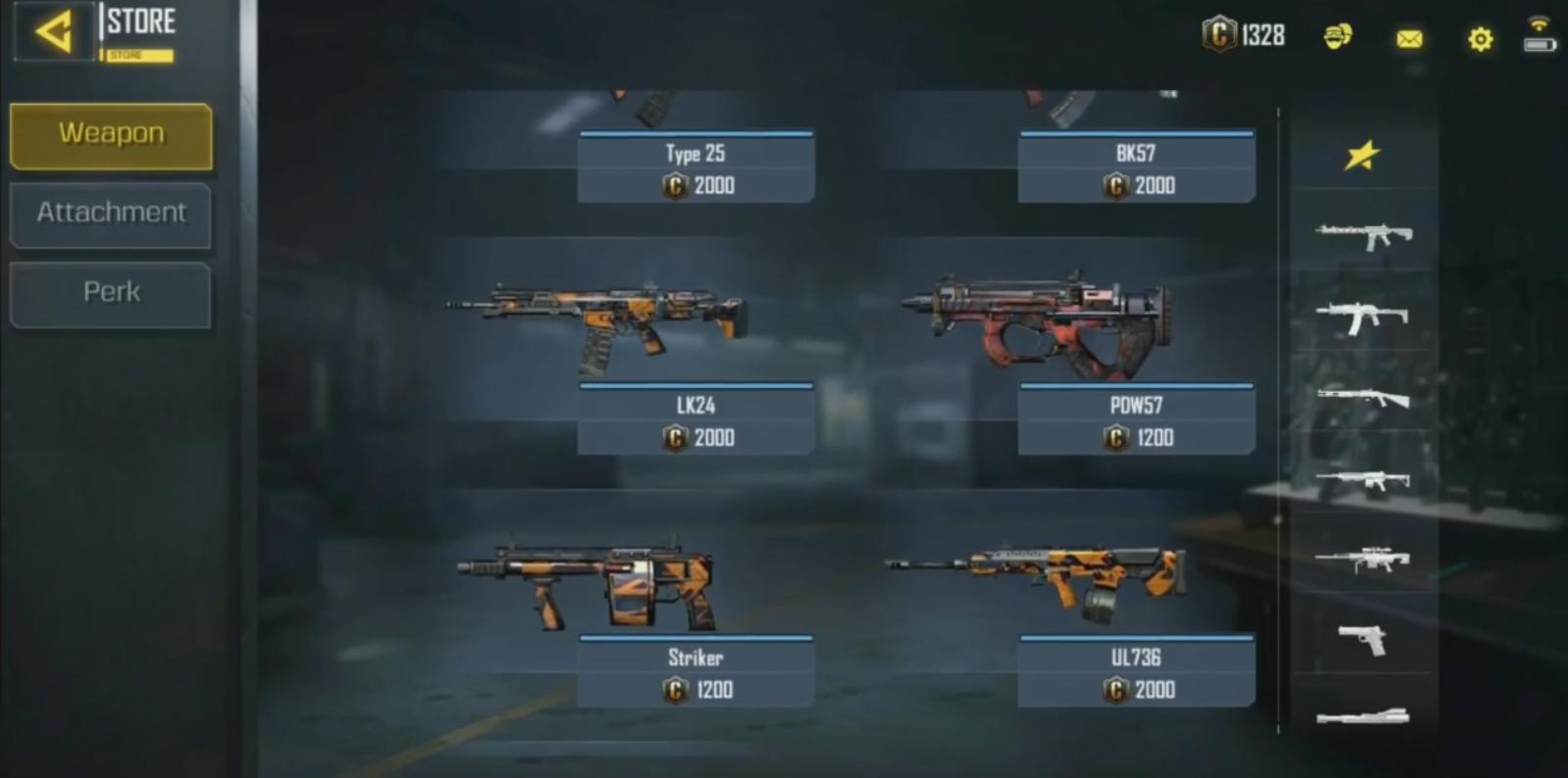Screen dimensions: 1568x778
Task: Open the mail envelope icon
Action: (1409, 39)
